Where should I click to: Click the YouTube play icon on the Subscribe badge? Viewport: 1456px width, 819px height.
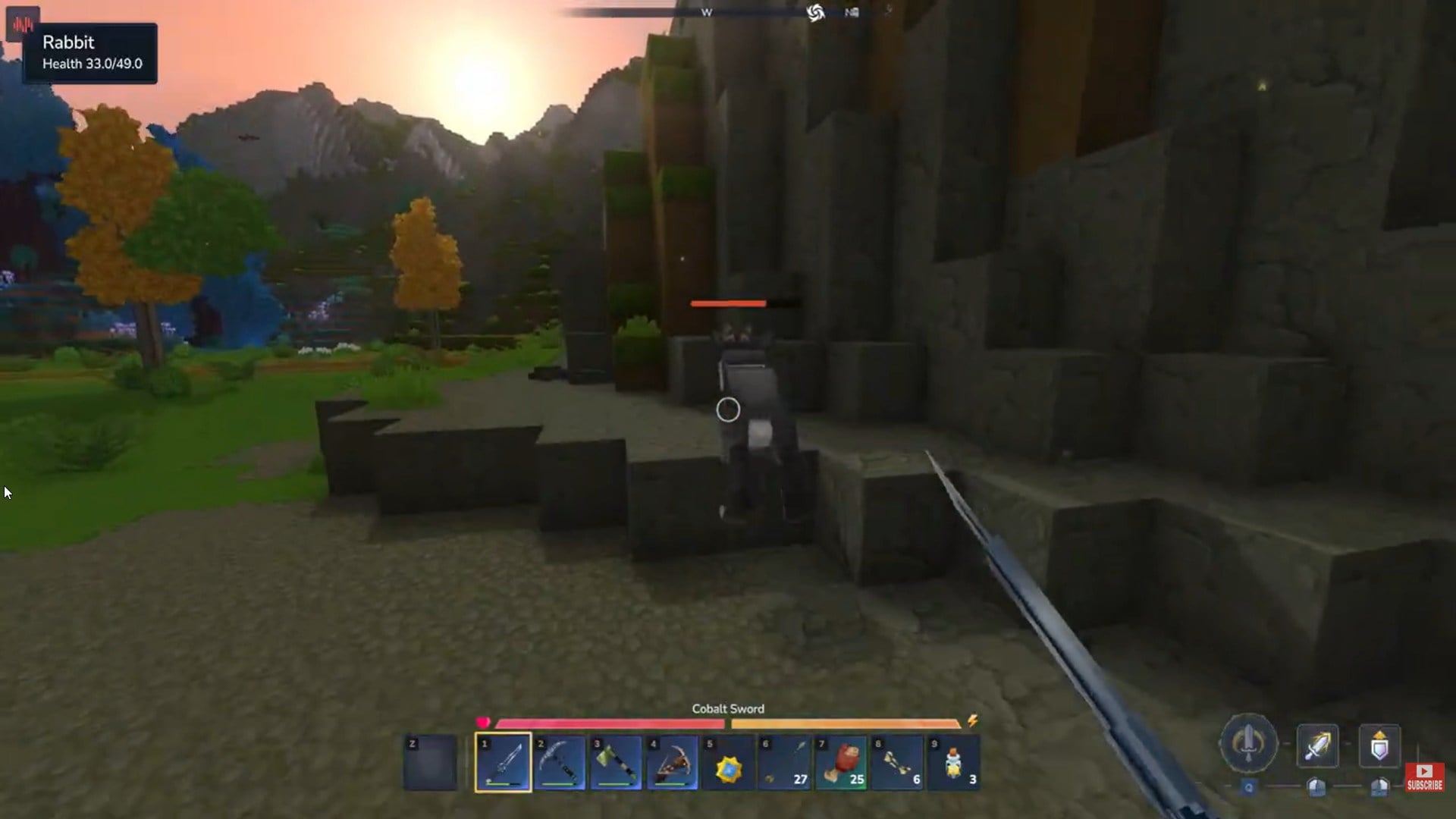1424,772
